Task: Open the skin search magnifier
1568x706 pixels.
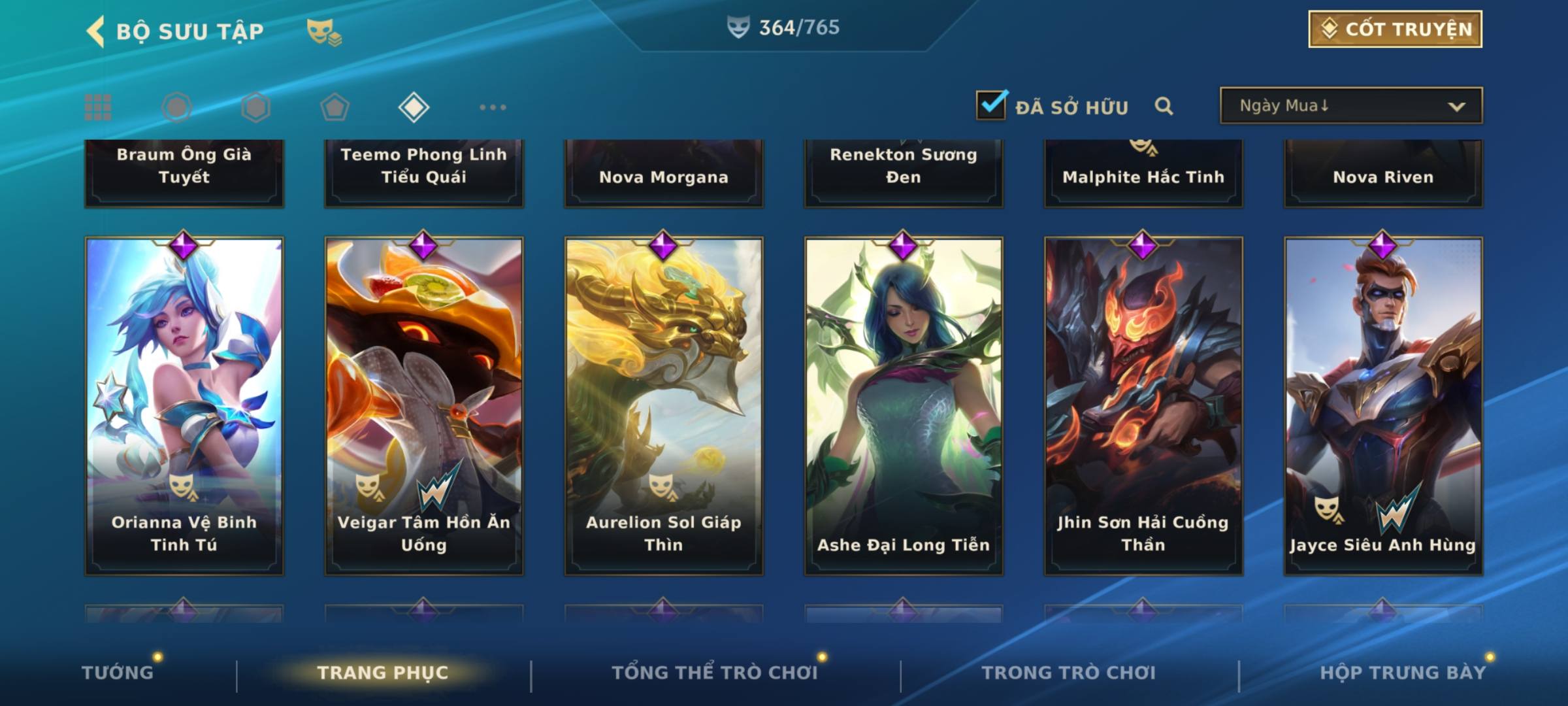Action: [1164, 106]
